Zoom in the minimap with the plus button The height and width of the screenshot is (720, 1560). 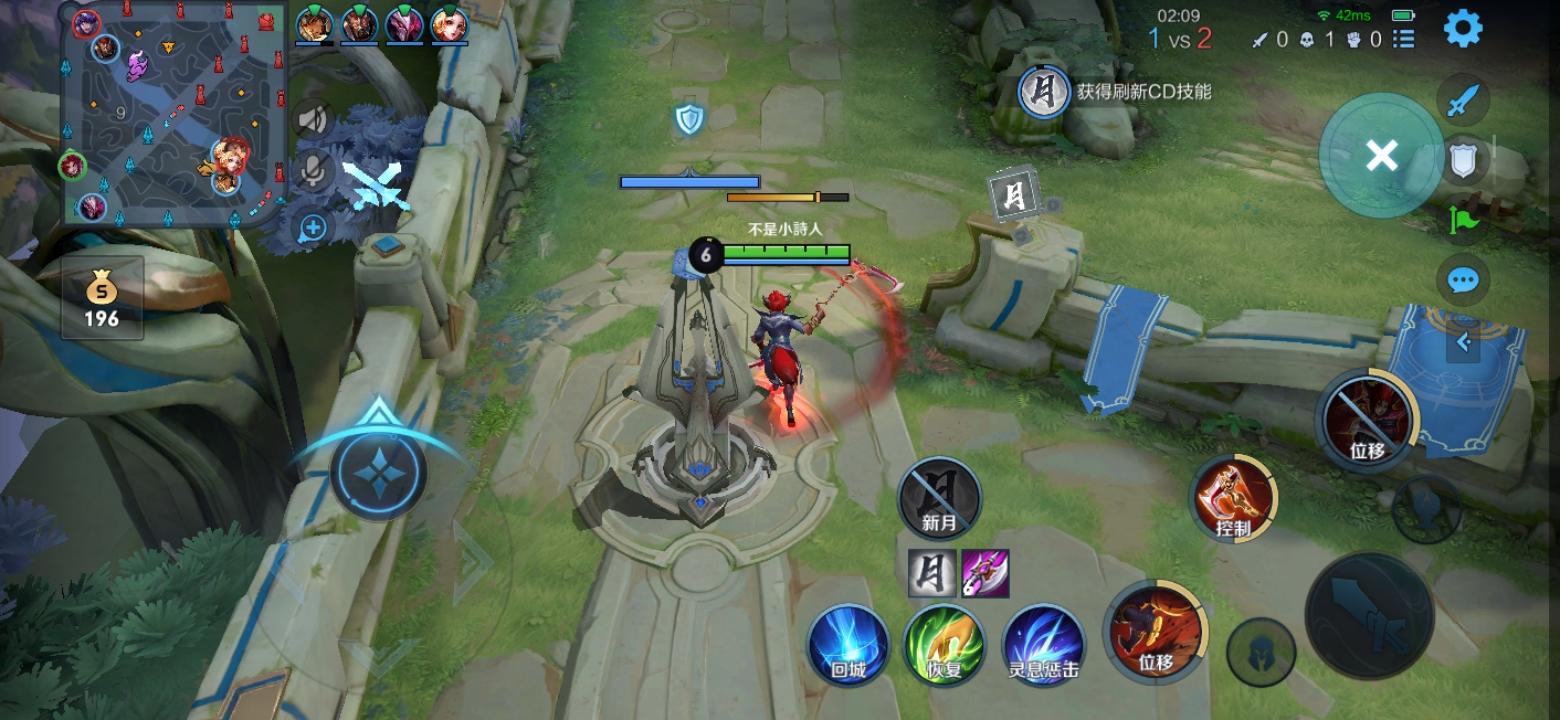pyautogui.click(x=311, y=228)
